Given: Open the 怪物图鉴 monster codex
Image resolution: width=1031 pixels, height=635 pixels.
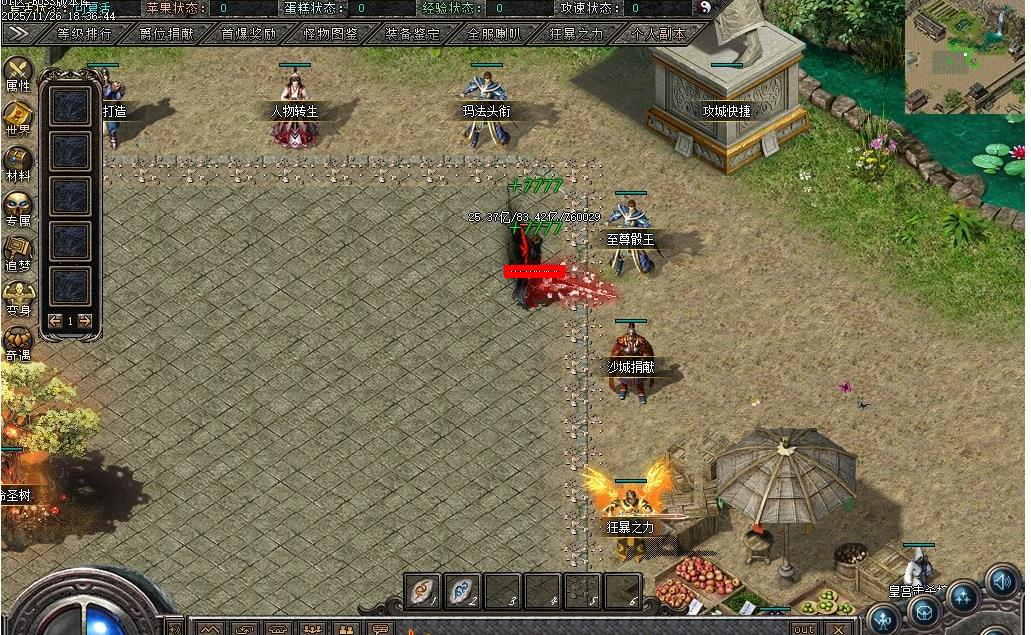Looking at the screenshot, I should click(x=330, y=33).
